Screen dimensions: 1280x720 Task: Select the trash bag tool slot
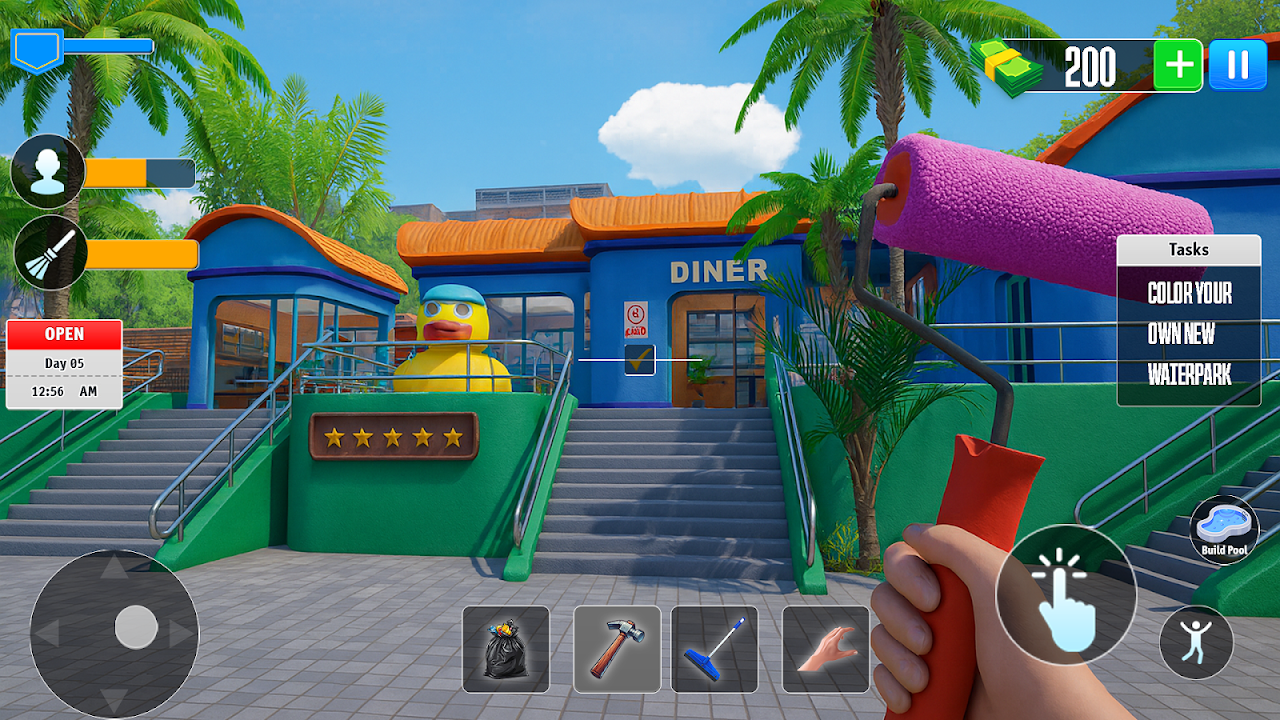506,649
